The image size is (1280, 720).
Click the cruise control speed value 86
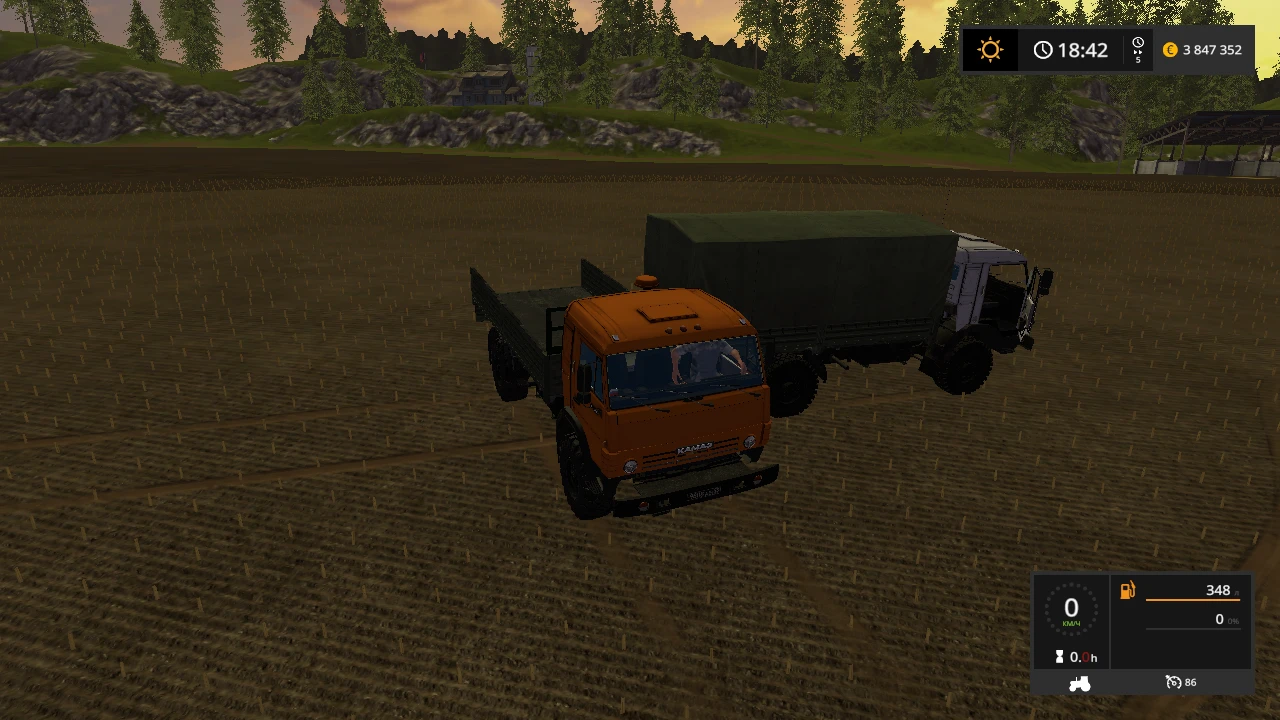(x=1190, y=682)
